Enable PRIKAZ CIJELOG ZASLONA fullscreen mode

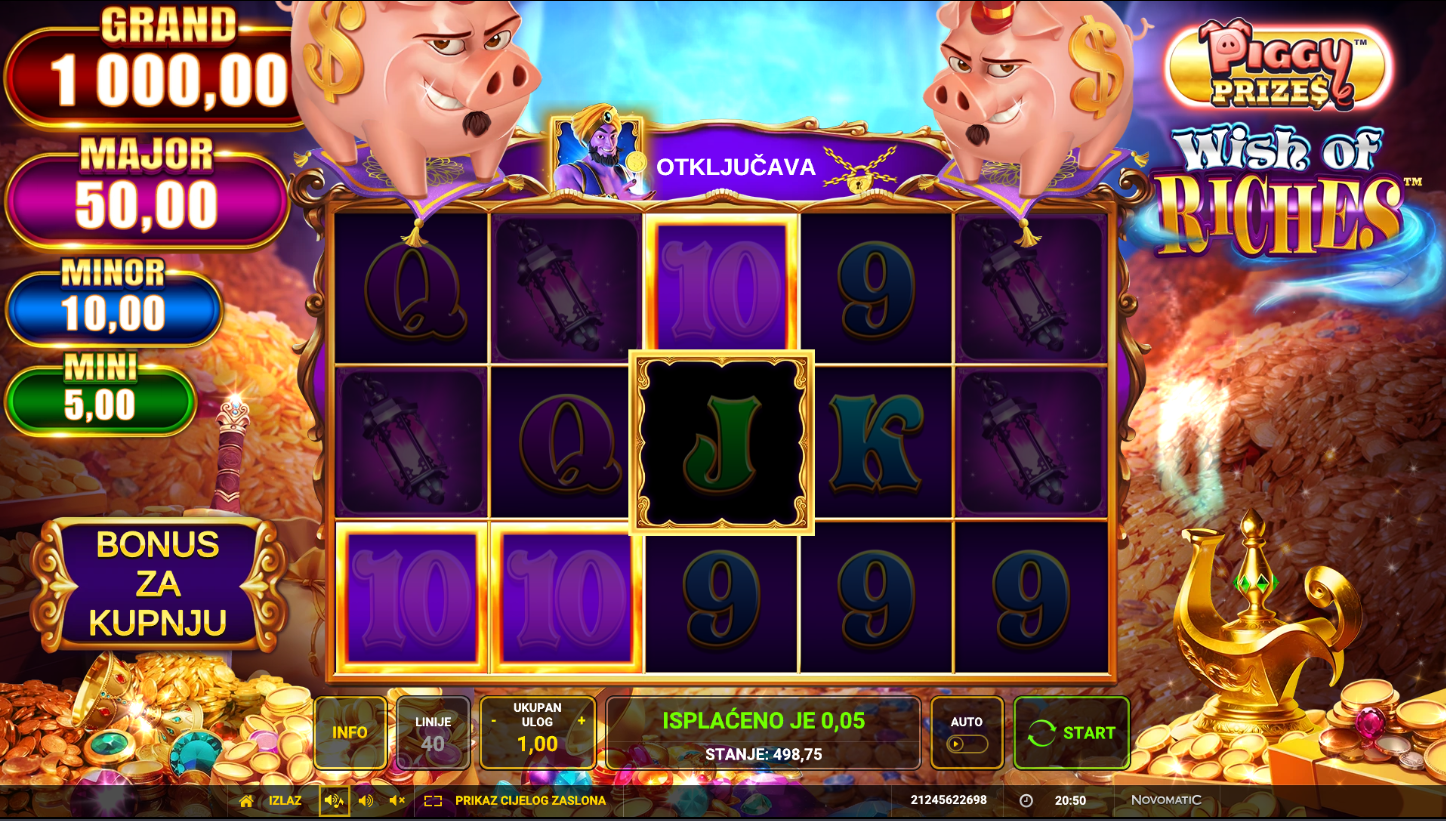click(x=516, y=801)
